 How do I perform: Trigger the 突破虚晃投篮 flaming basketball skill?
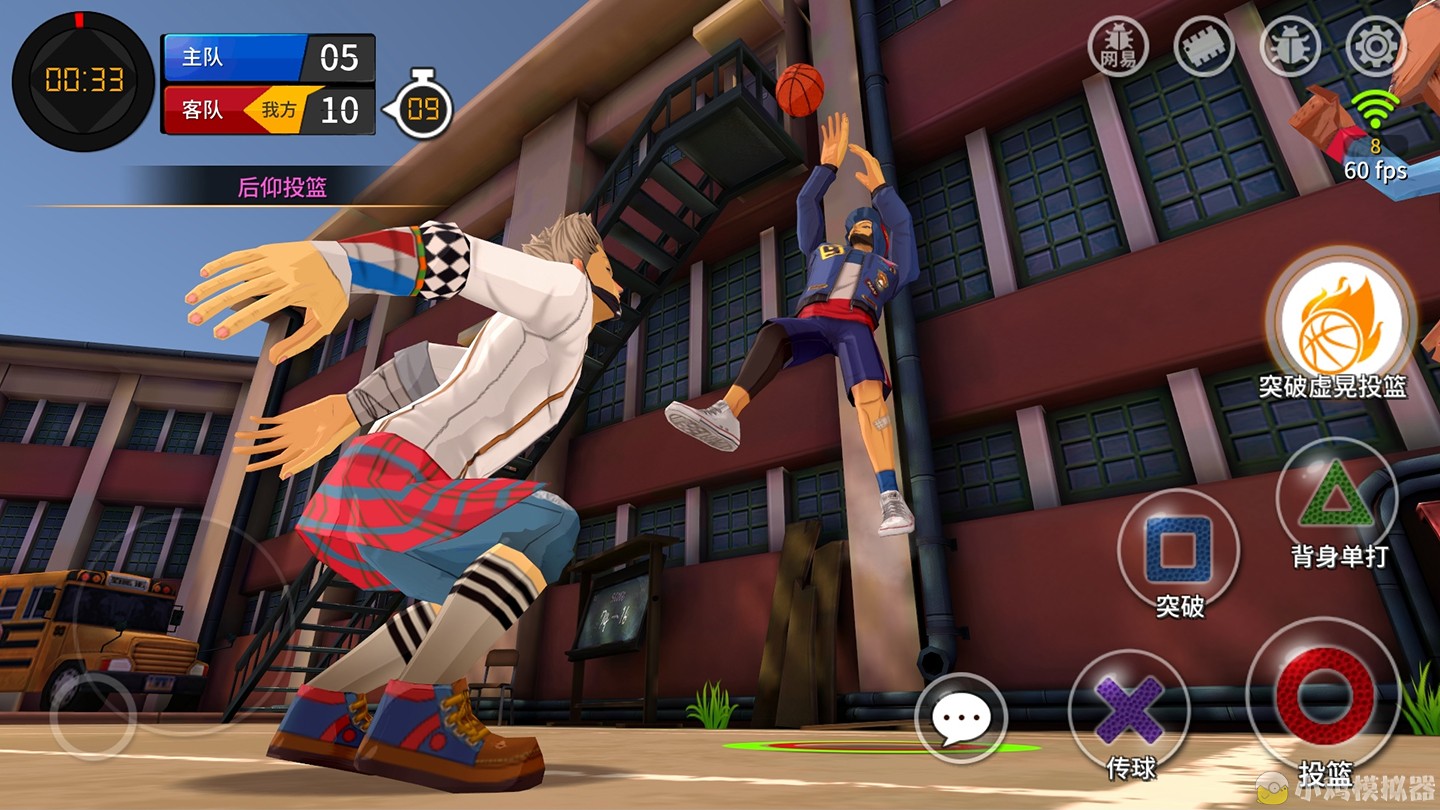[1339, 320]
